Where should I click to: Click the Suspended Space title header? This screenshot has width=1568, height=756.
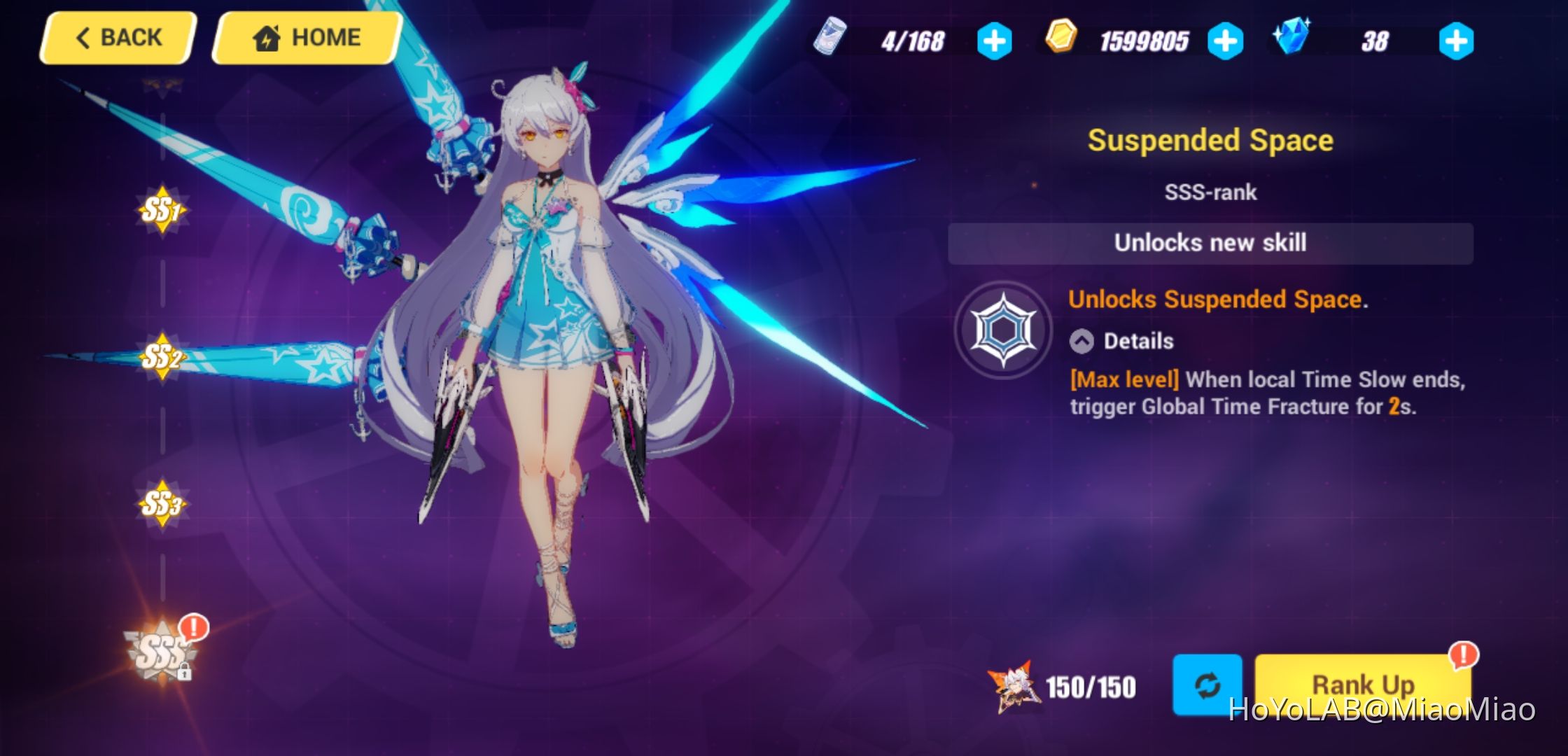click(x=1209, y=139)
